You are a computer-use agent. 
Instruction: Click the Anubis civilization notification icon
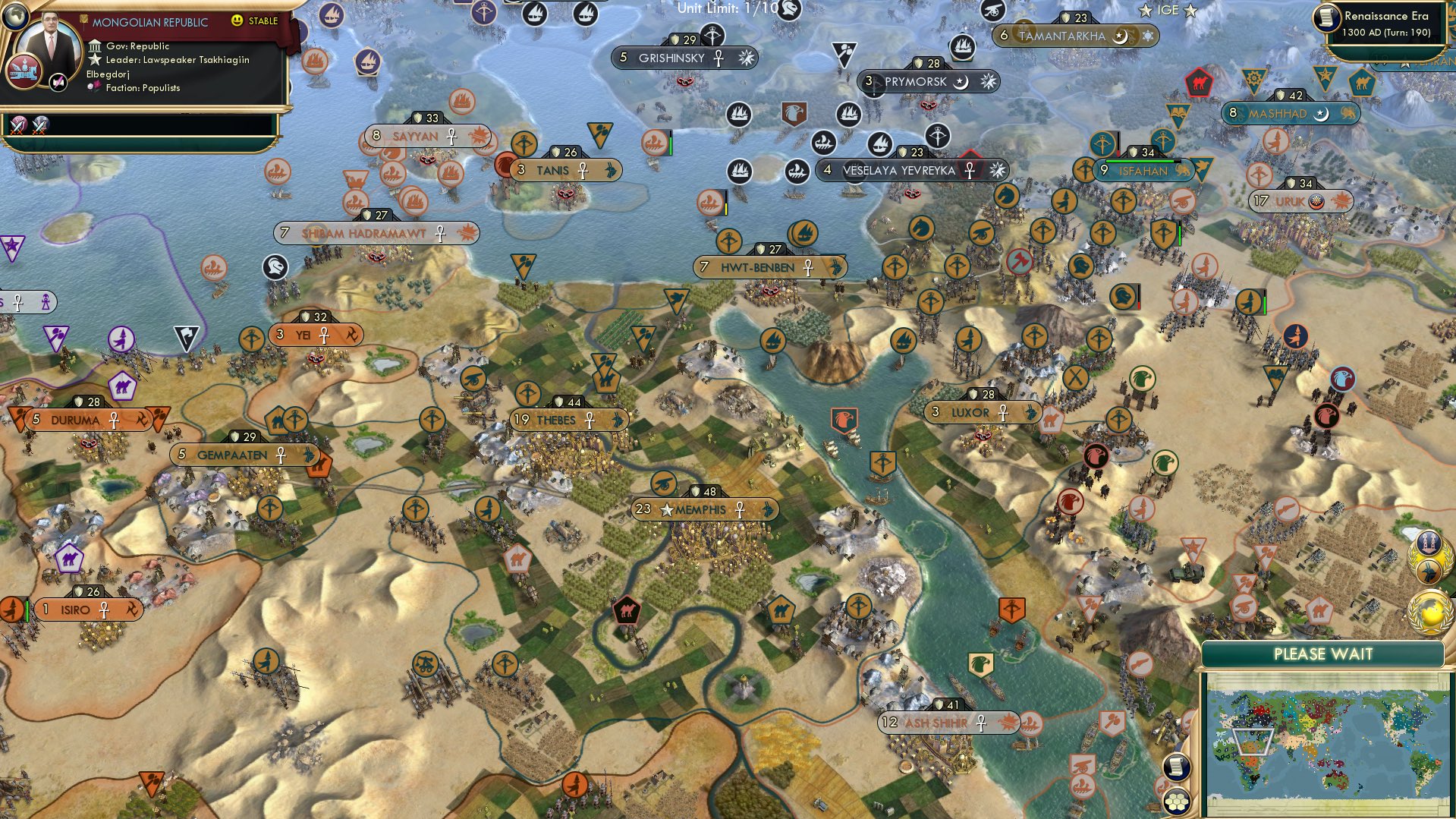1429,572
